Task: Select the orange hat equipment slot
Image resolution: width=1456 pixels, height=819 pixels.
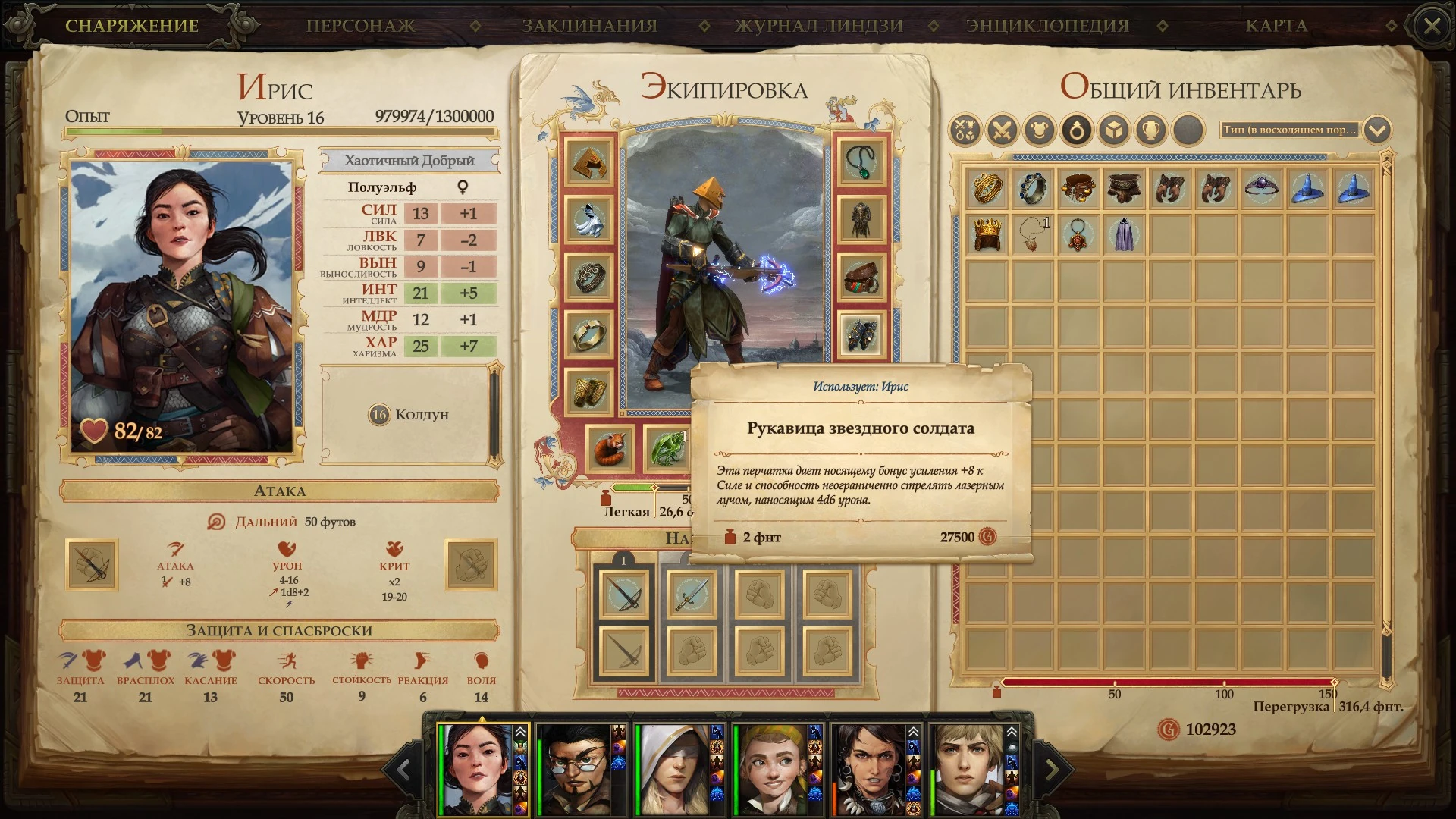Action: (x=588, y=161)
